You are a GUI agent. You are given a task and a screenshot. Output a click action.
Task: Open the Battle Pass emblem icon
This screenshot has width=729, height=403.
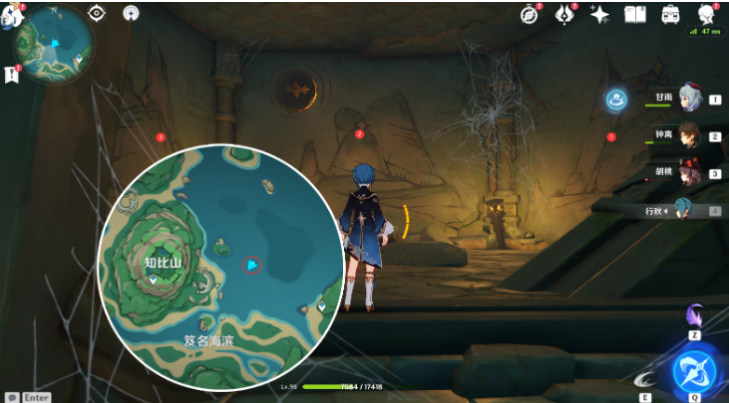point(565,14)
